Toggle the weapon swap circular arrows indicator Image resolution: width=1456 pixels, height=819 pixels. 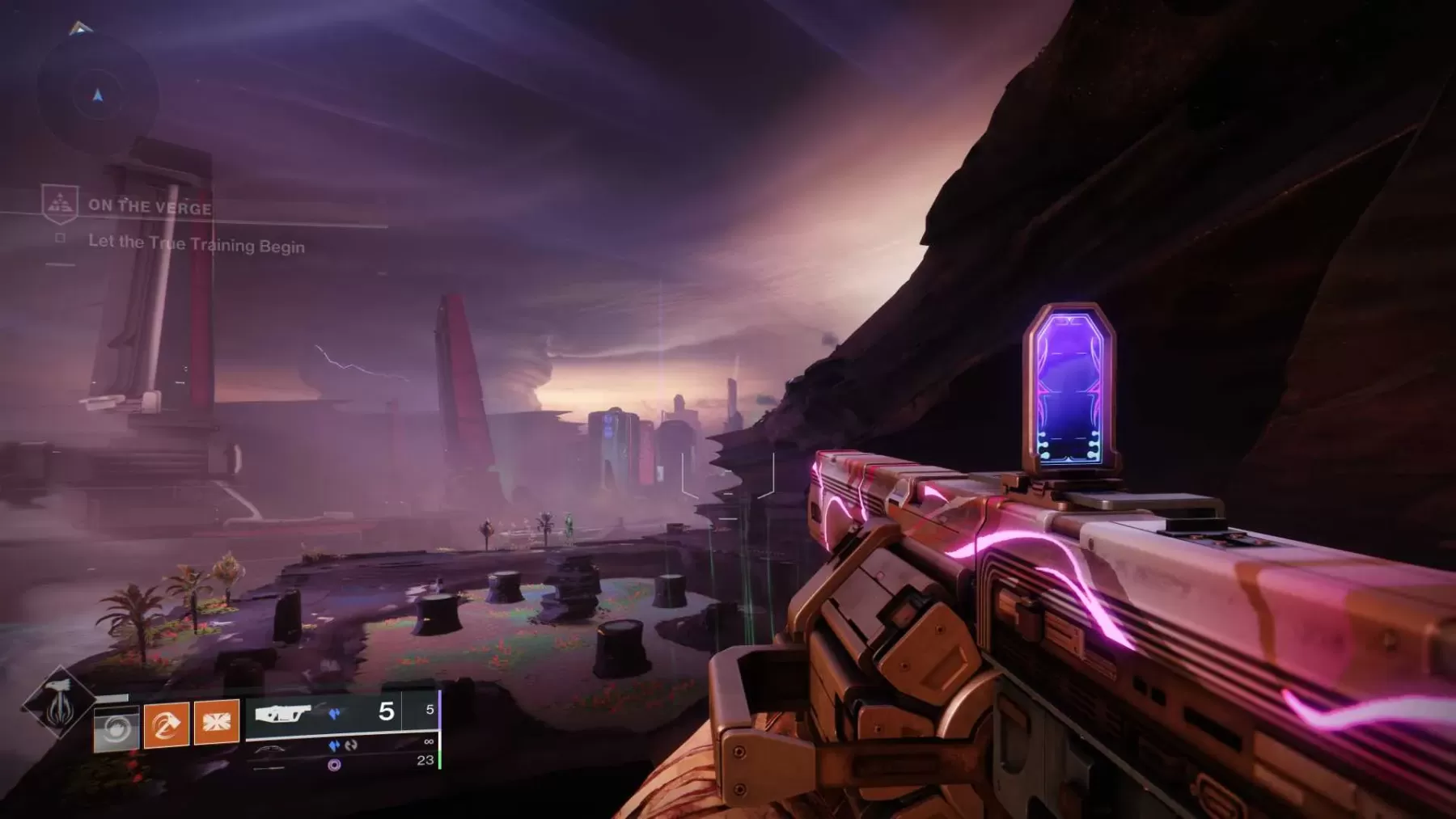pyautogui.click(x=351, y=745)
